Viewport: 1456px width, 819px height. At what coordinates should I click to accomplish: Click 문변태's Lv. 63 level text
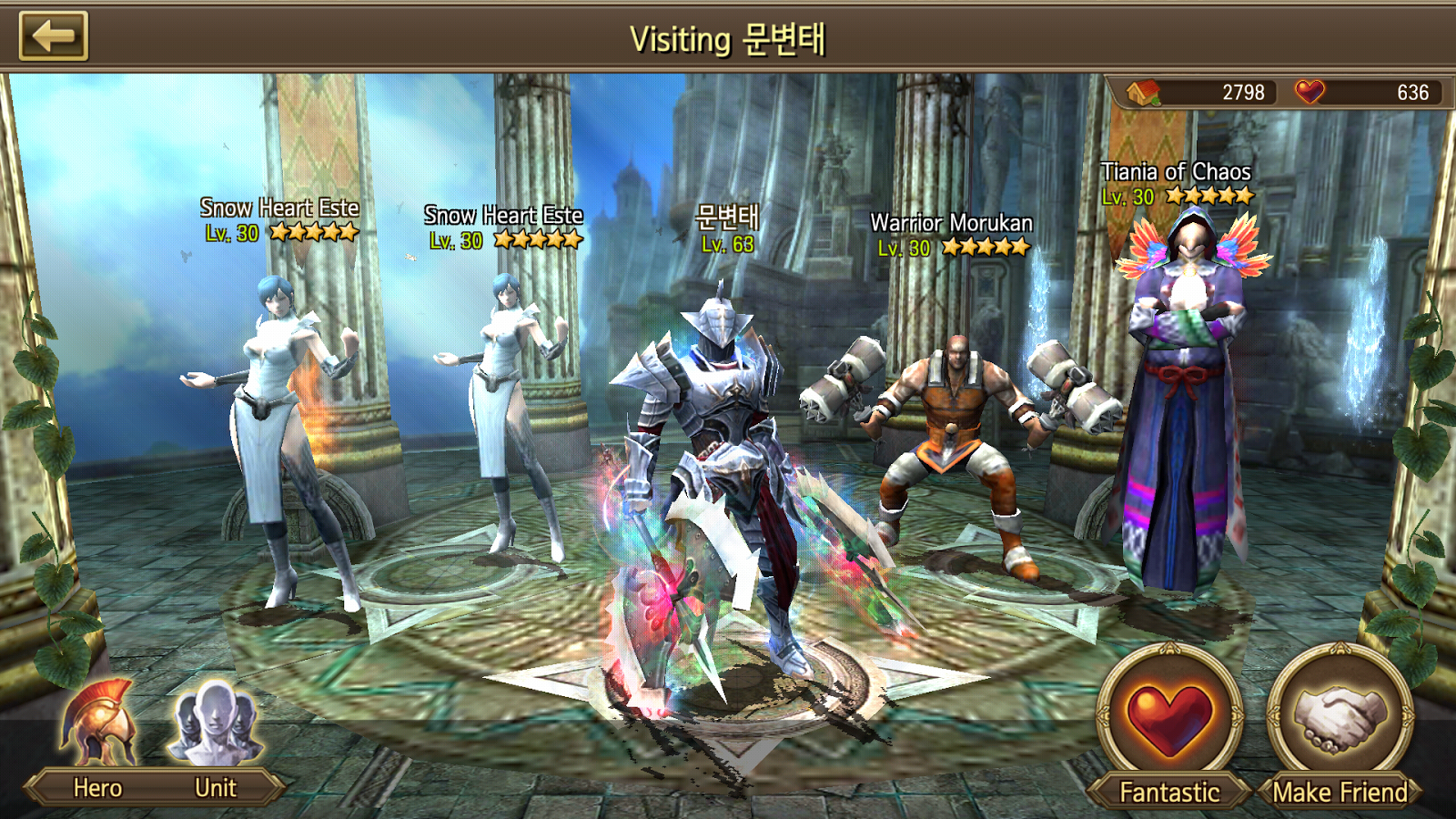[730, 244]
